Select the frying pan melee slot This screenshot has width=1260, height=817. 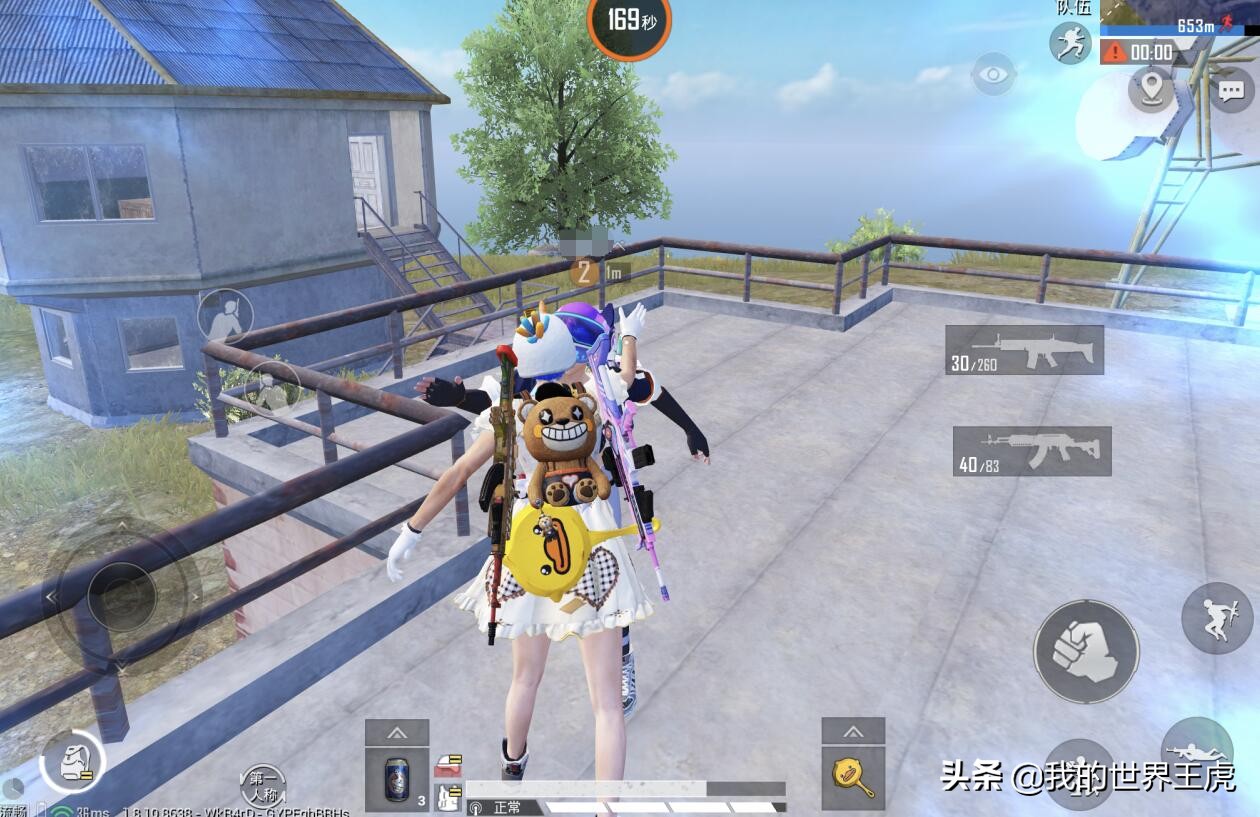tap(854, 778)
